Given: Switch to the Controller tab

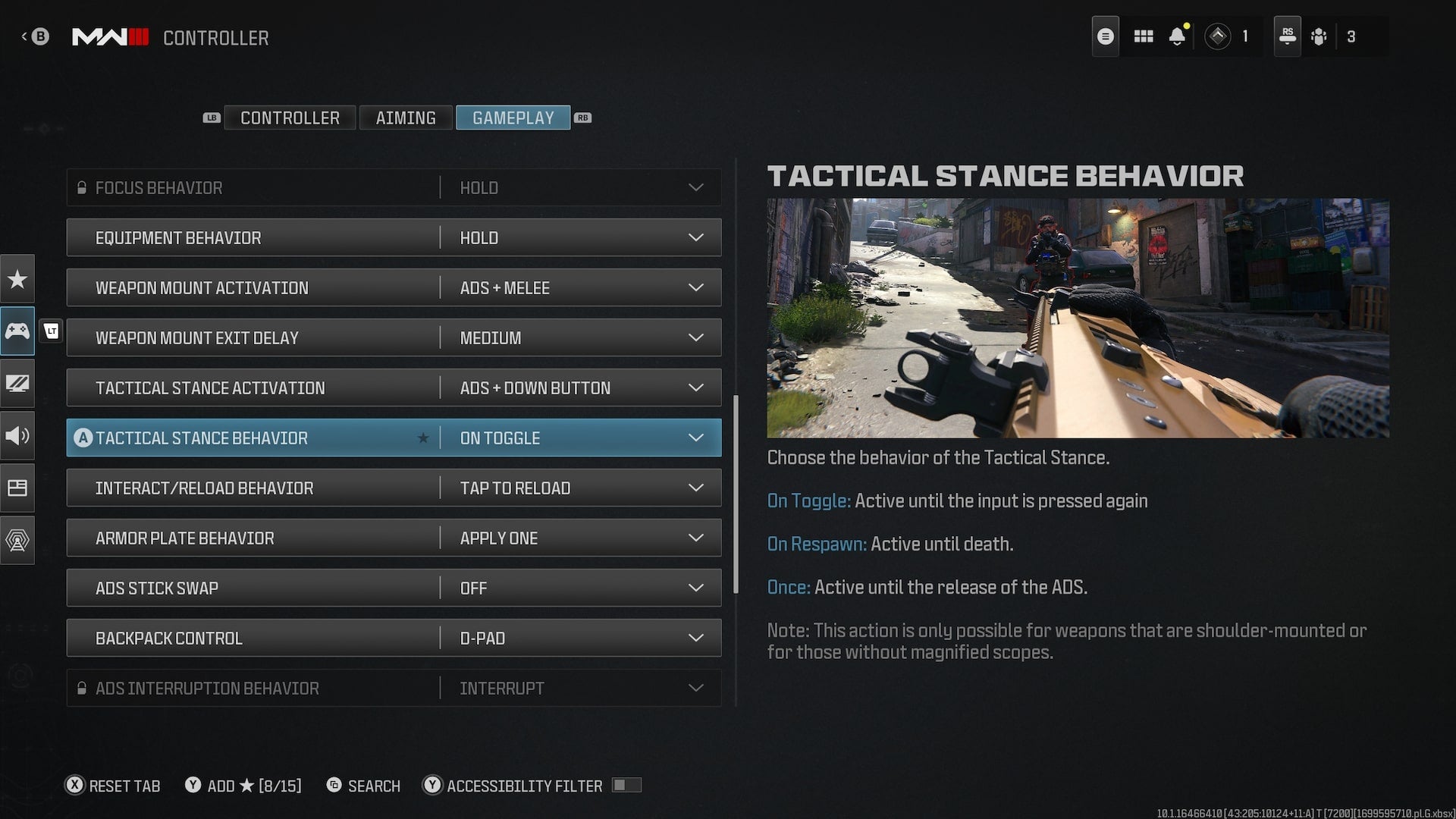Looking at the screenshot, I should tap(290, 118).
